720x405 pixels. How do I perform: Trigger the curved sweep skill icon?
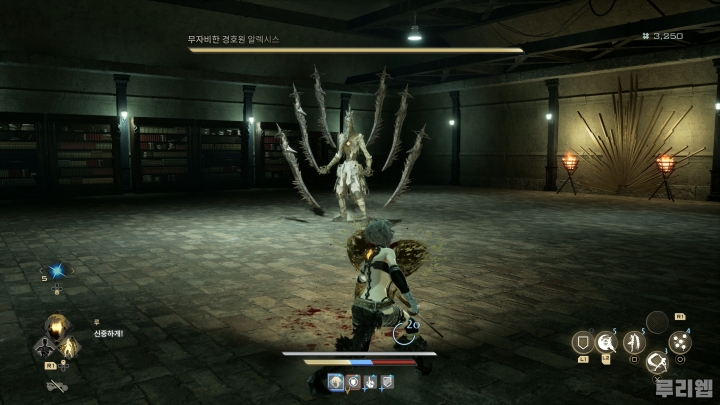coord(657,362)
